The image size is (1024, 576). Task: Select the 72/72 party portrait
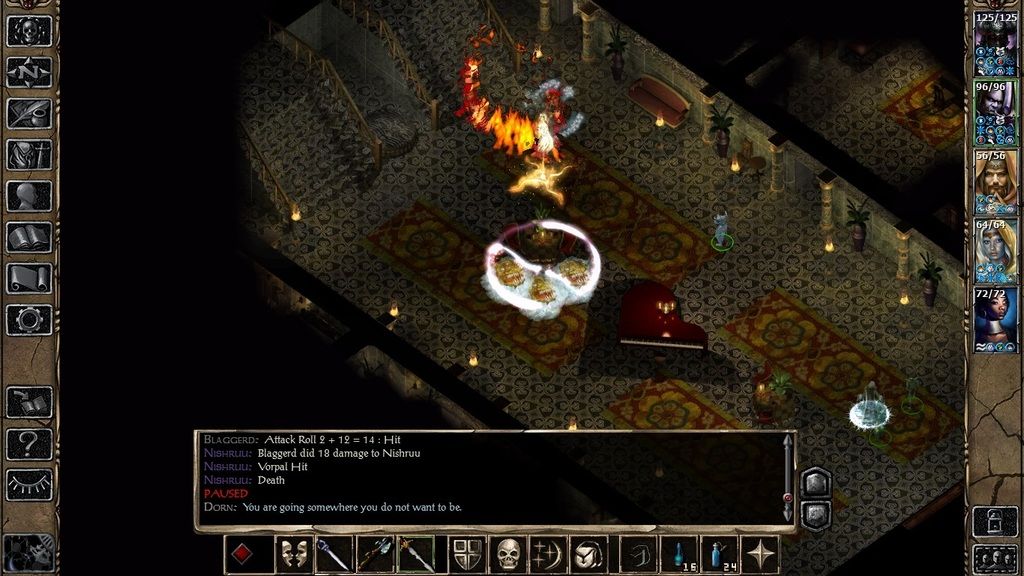(995, 318)
